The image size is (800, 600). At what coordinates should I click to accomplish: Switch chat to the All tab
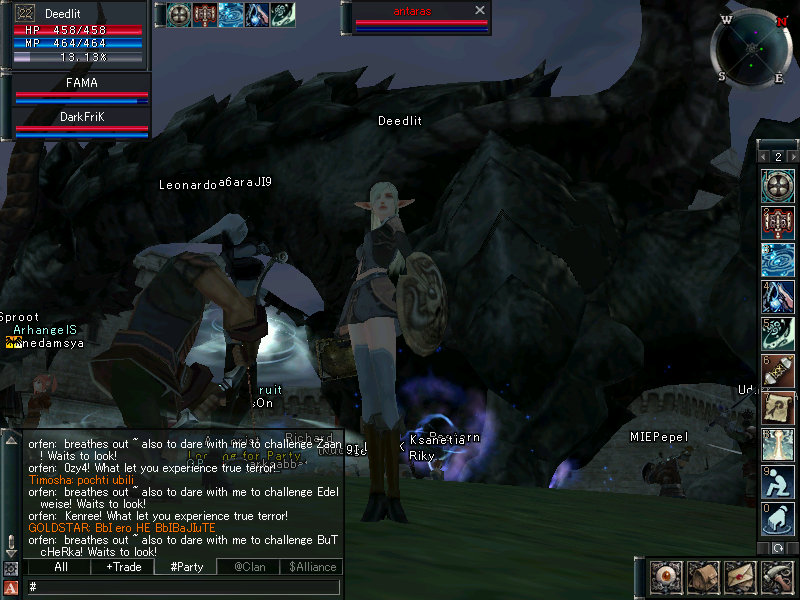(60, 567)
